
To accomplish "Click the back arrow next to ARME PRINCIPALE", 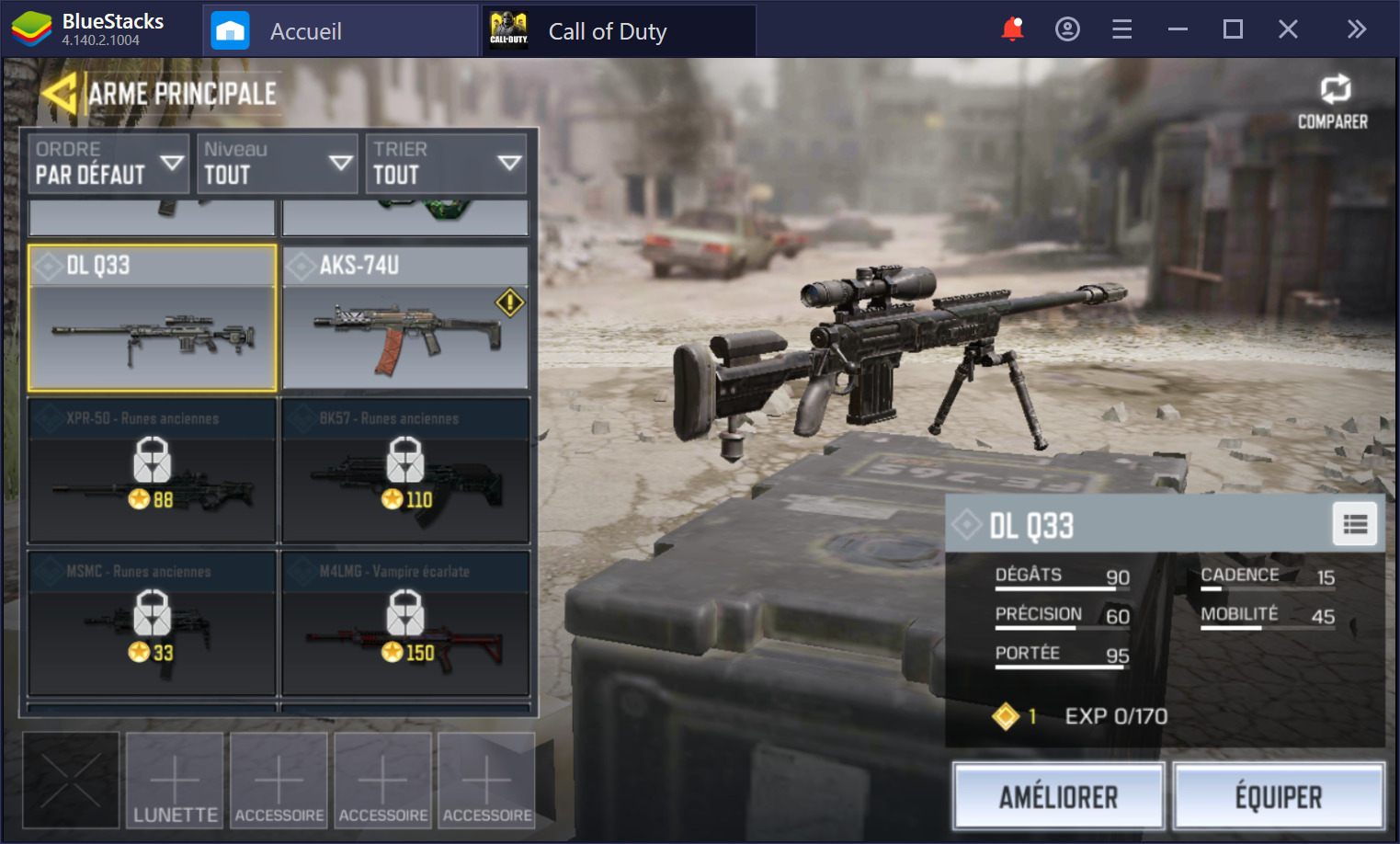I will pyautogui.click(x=61, y=91).
